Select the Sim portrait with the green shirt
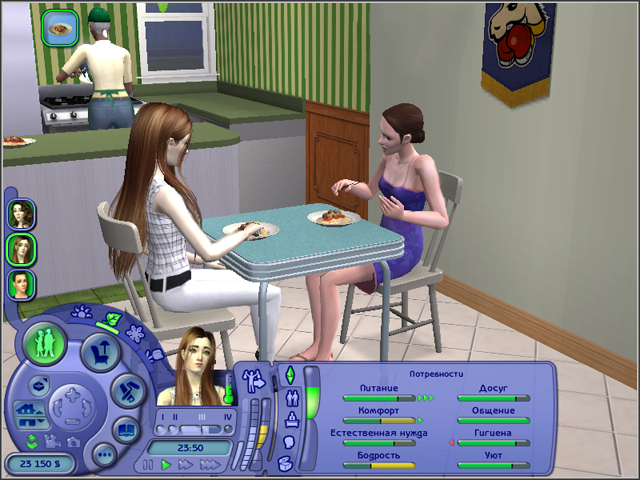640x480 pixels. point(21,284)
